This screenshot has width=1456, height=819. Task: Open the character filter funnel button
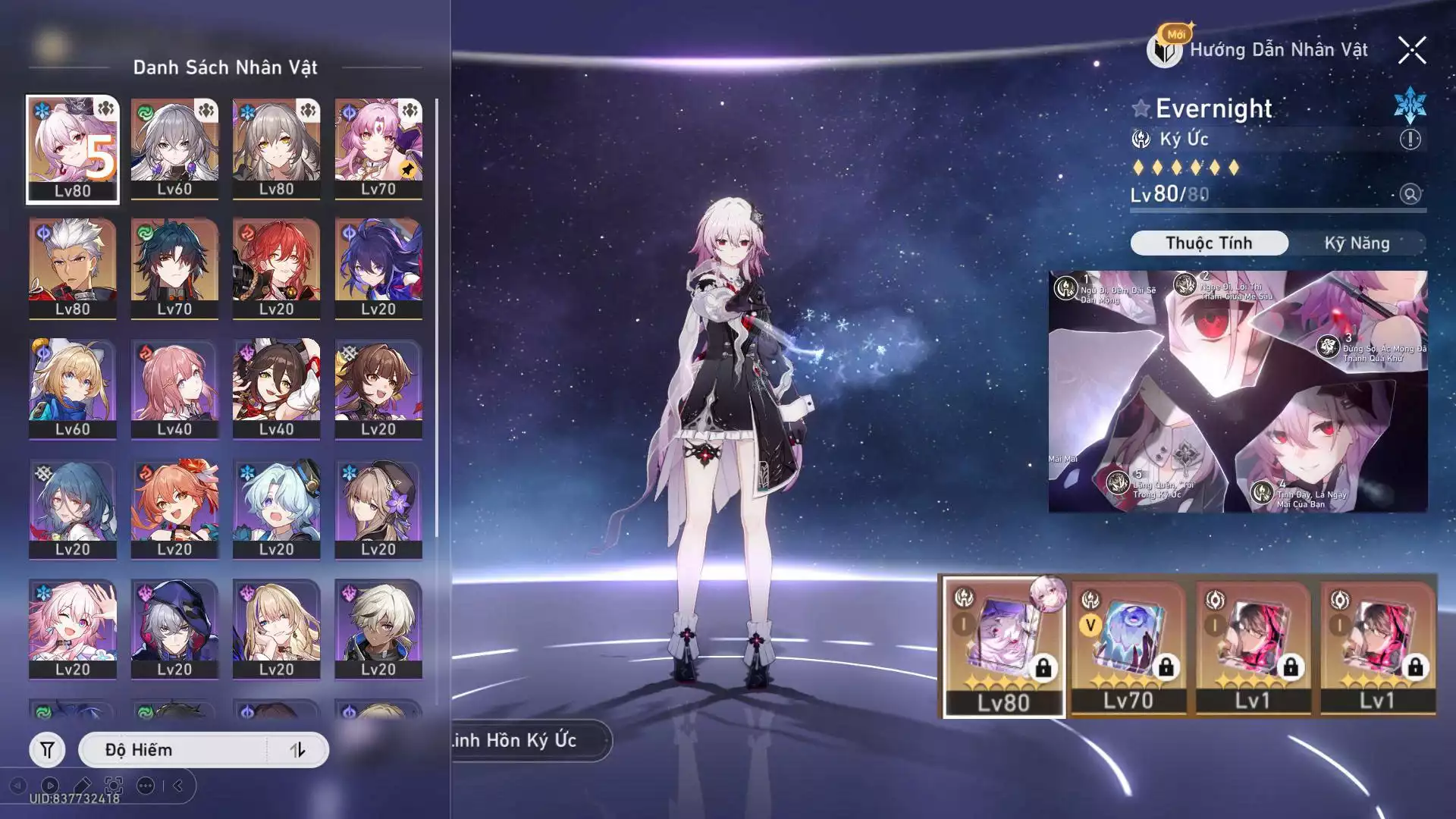pyautogui.click(x=47, y=750)
